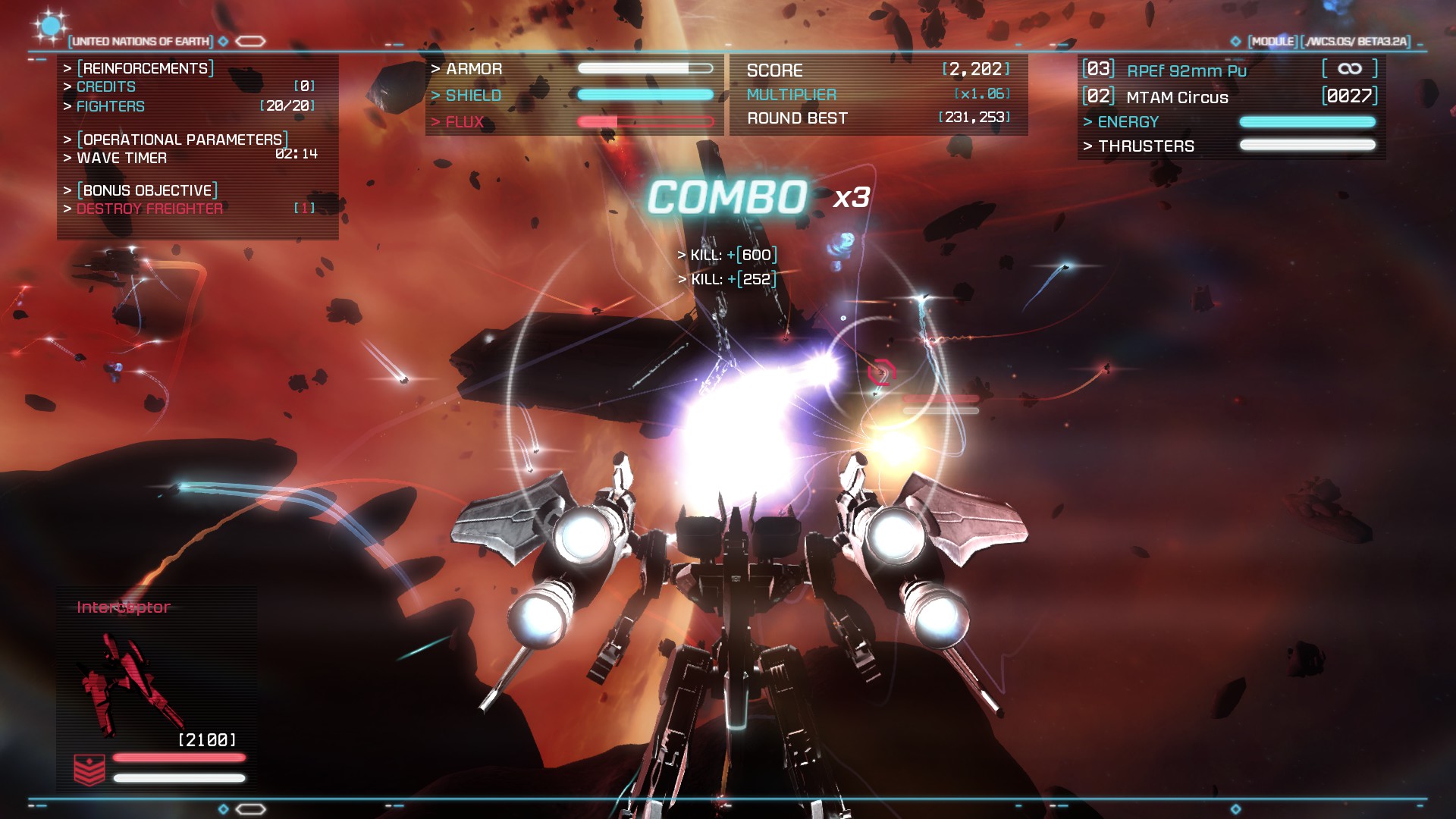Select the RPEf 92mm Pu weapon slot
Image resolution: width=1456 pixels, height=819 pixels.
click(1186, 71)
